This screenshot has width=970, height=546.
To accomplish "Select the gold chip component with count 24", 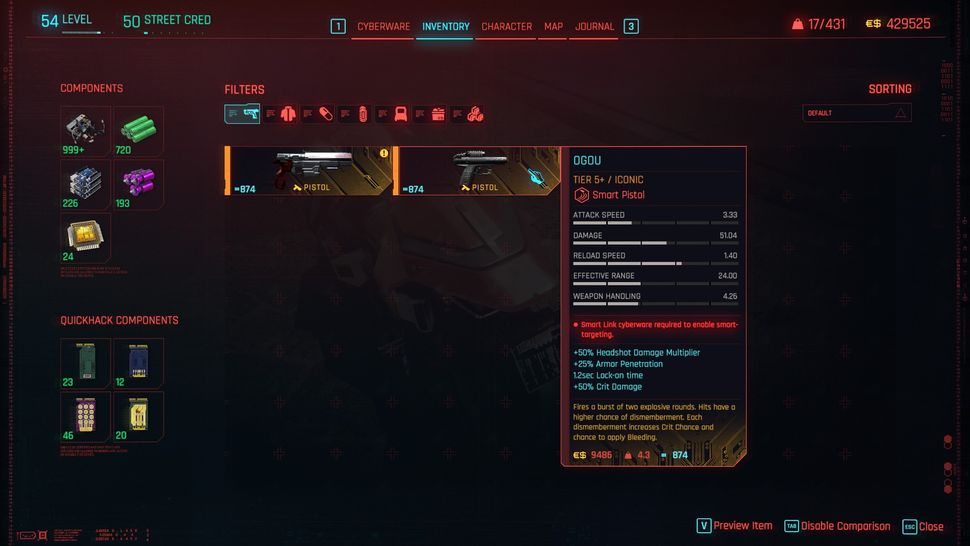I will [85, 237].
